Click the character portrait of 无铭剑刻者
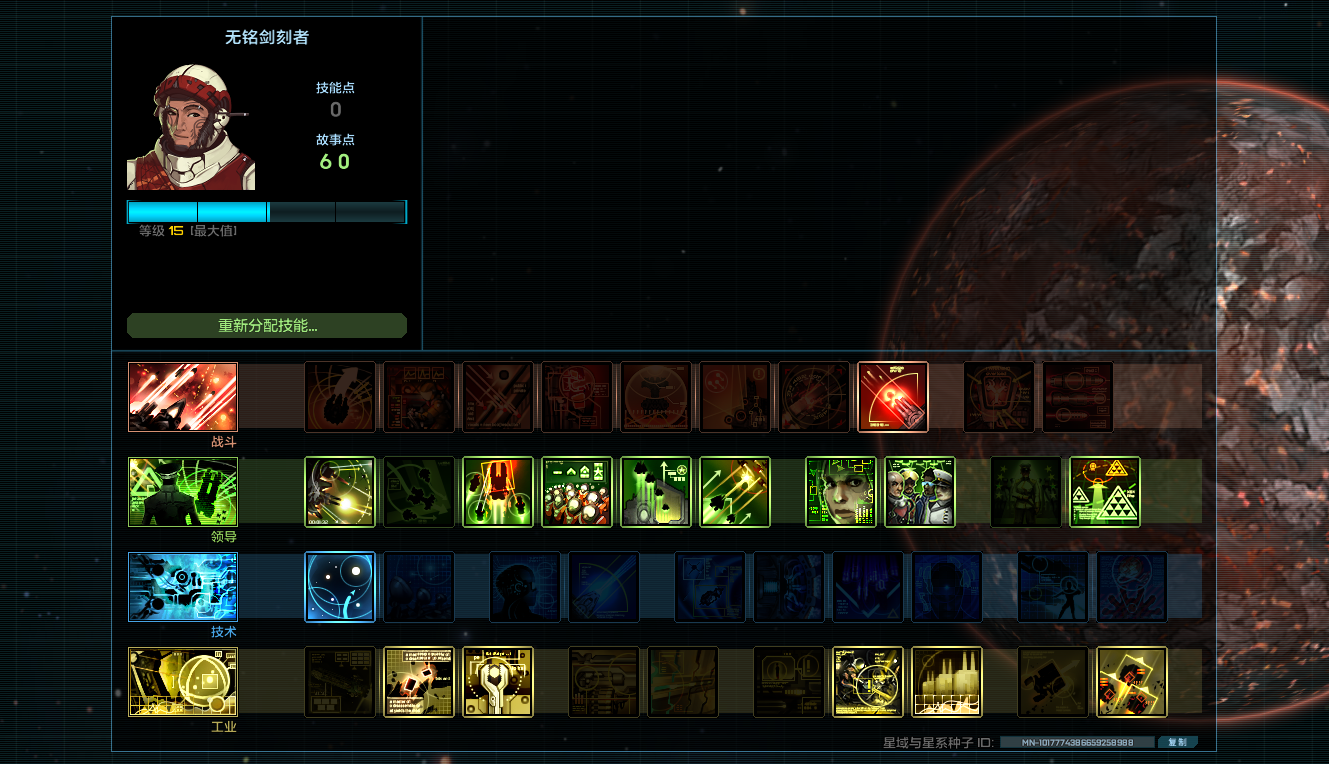The width and height of the screenshot is (1329, 764). point(191,128)
